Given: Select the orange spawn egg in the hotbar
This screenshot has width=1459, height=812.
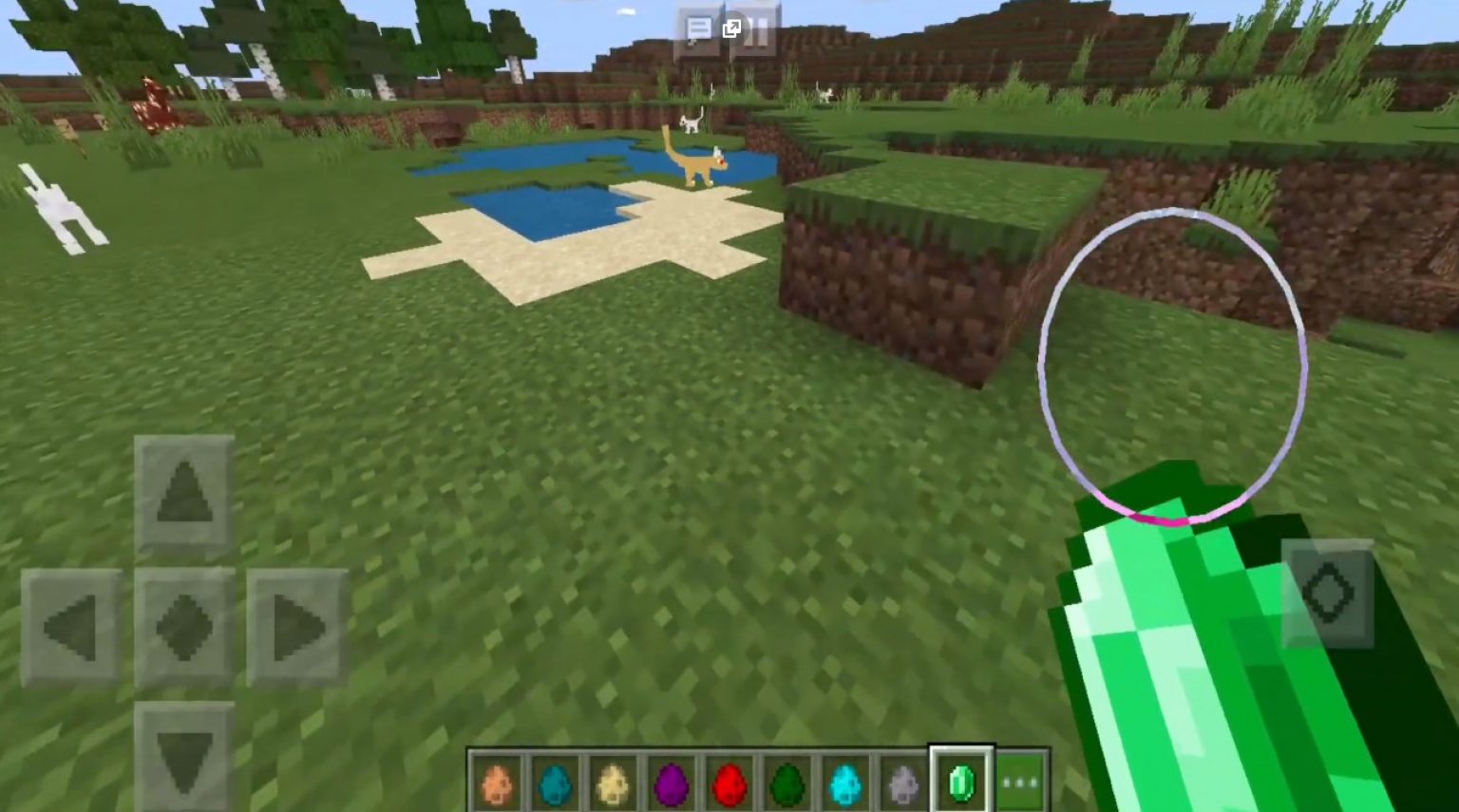Looking at the screenshot, I should tap(498, 780).
